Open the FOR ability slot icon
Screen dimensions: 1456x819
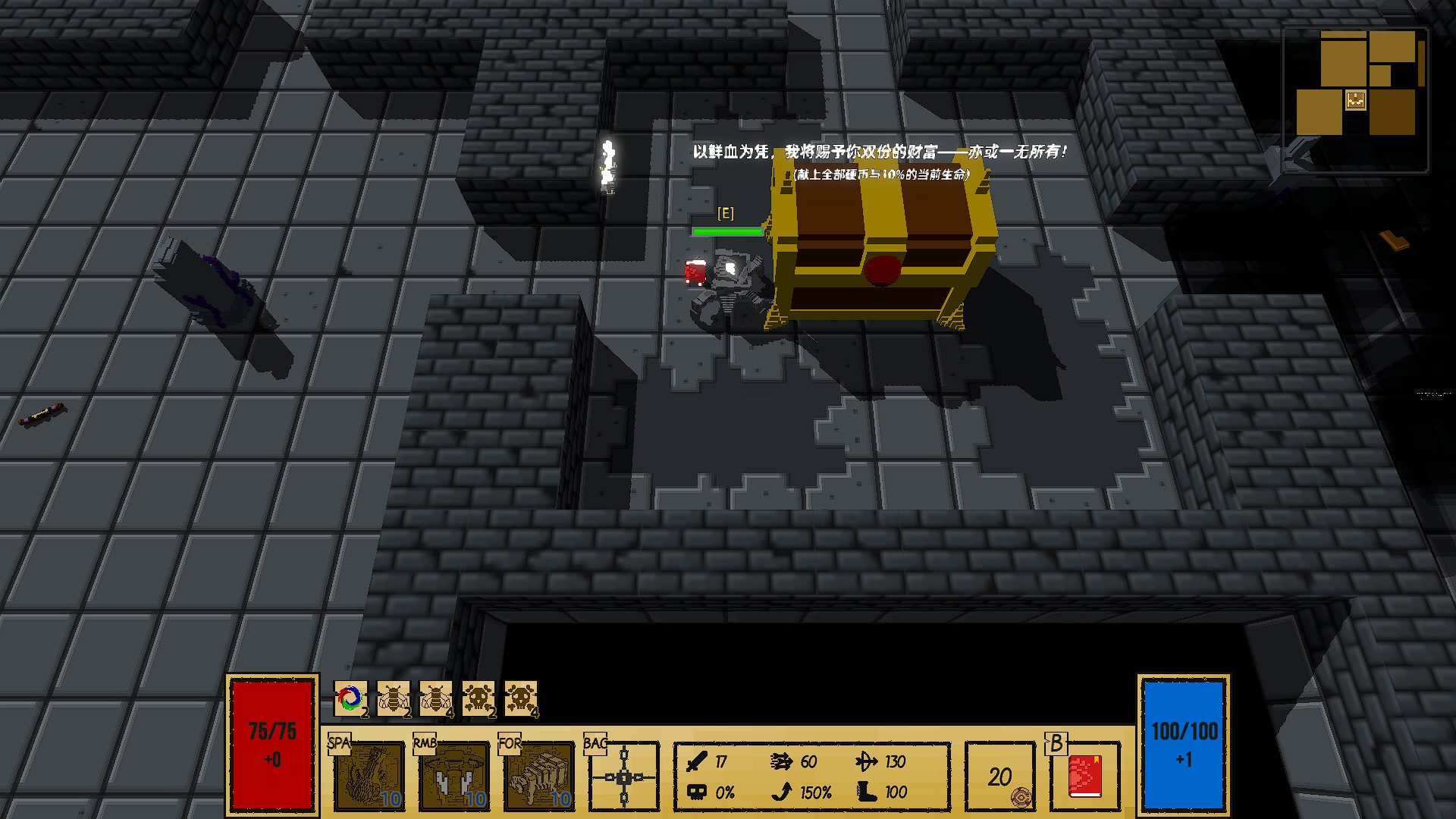(539, 776)
